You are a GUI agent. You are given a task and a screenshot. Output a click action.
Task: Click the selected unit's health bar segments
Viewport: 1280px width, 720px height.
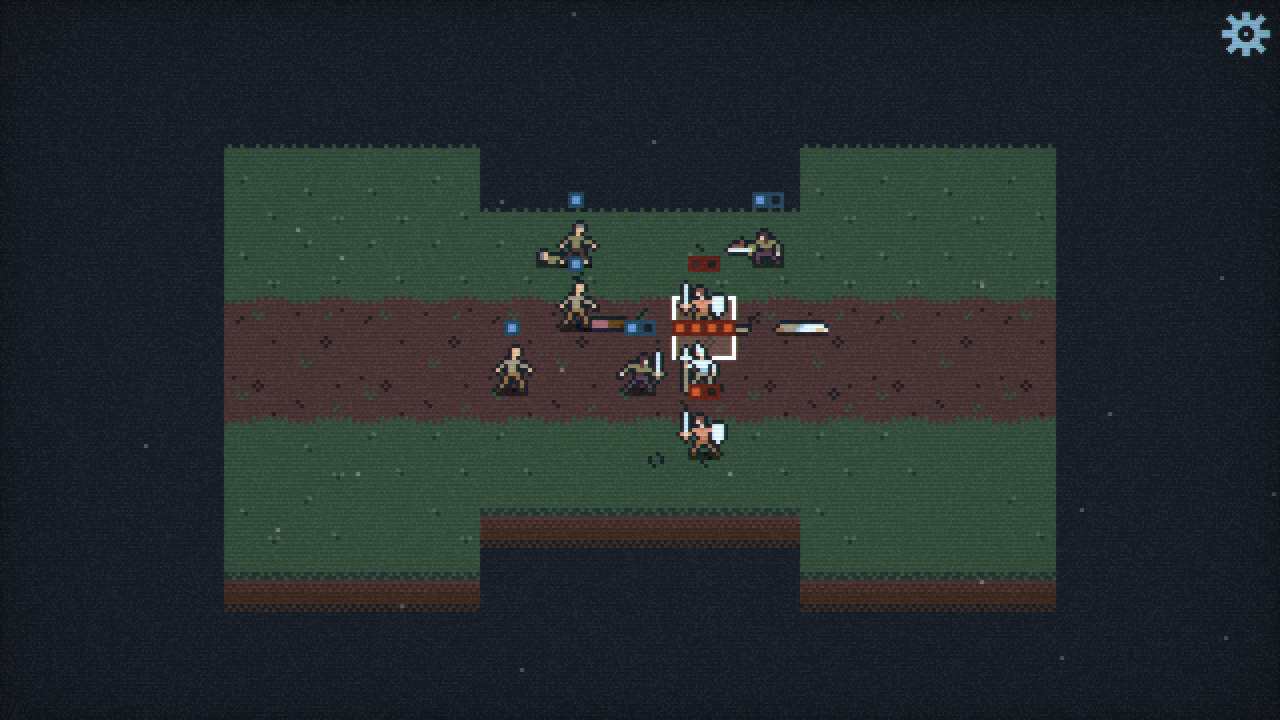[x=703, y=328]
